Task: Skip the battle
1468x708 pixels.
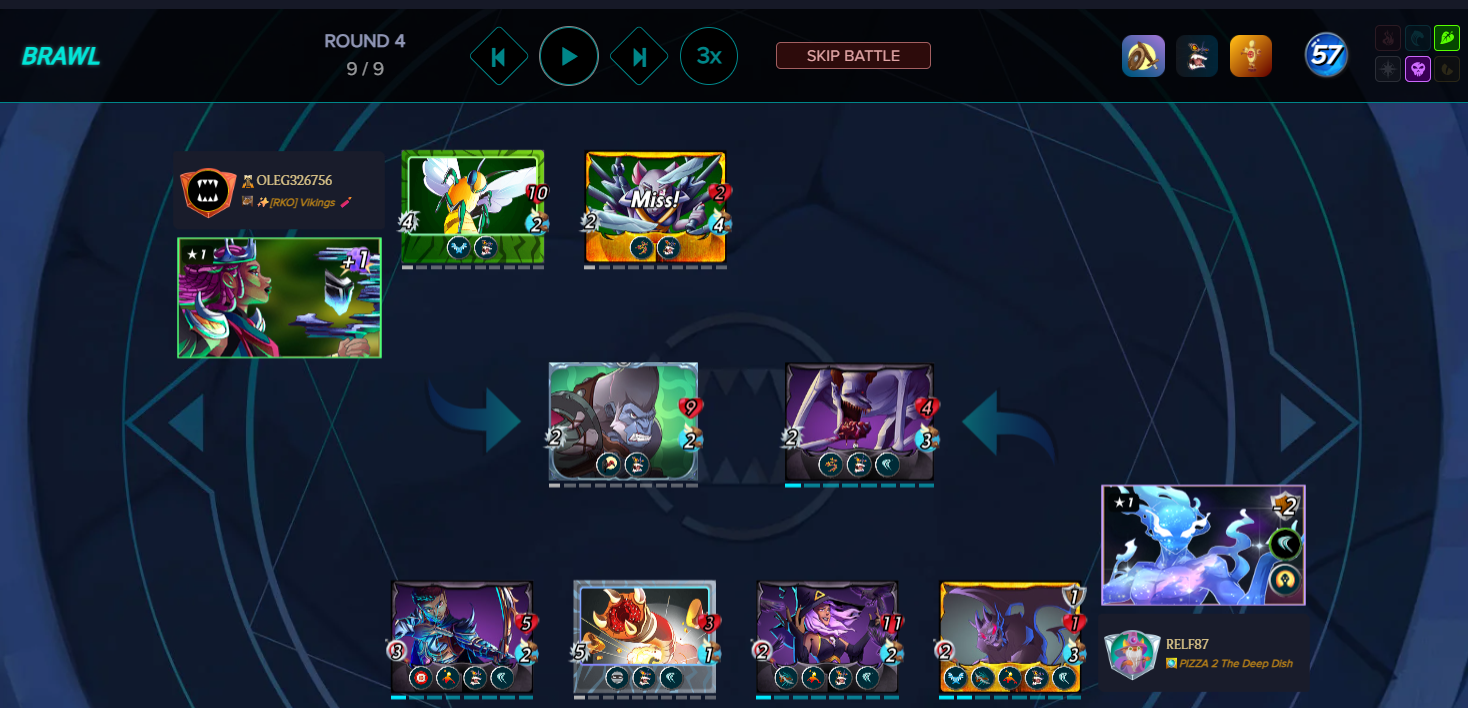Action: click(853, 56)
